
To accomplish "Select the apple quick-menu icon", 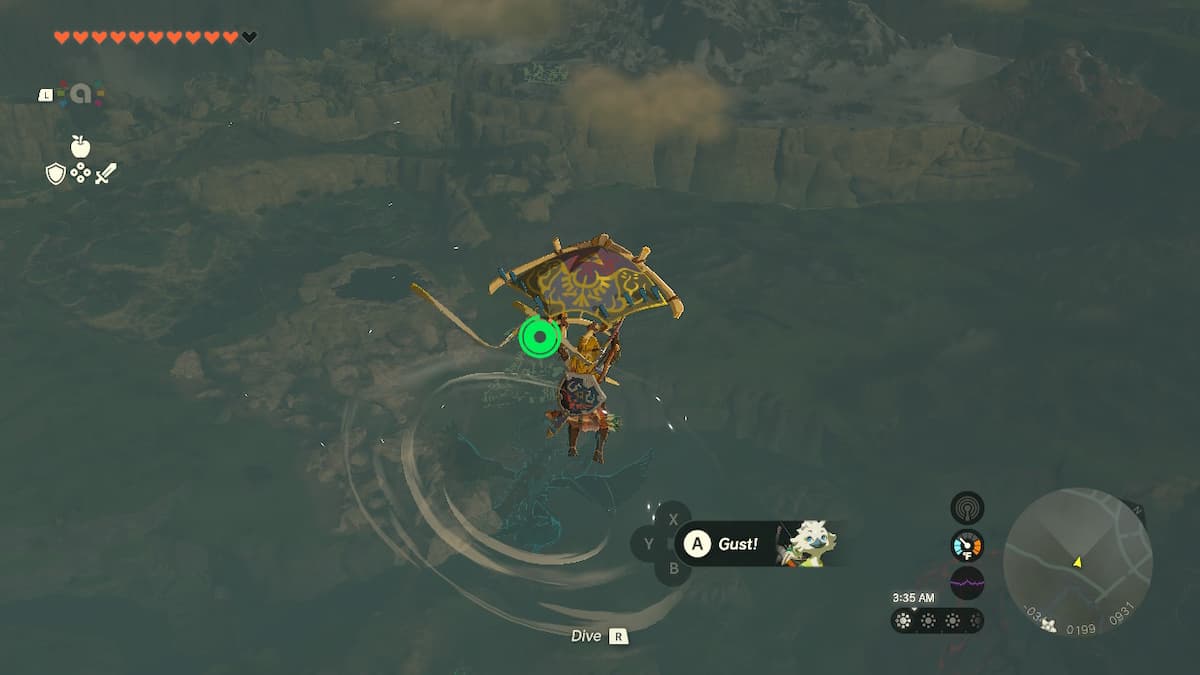I will click(x=80, y=147).
